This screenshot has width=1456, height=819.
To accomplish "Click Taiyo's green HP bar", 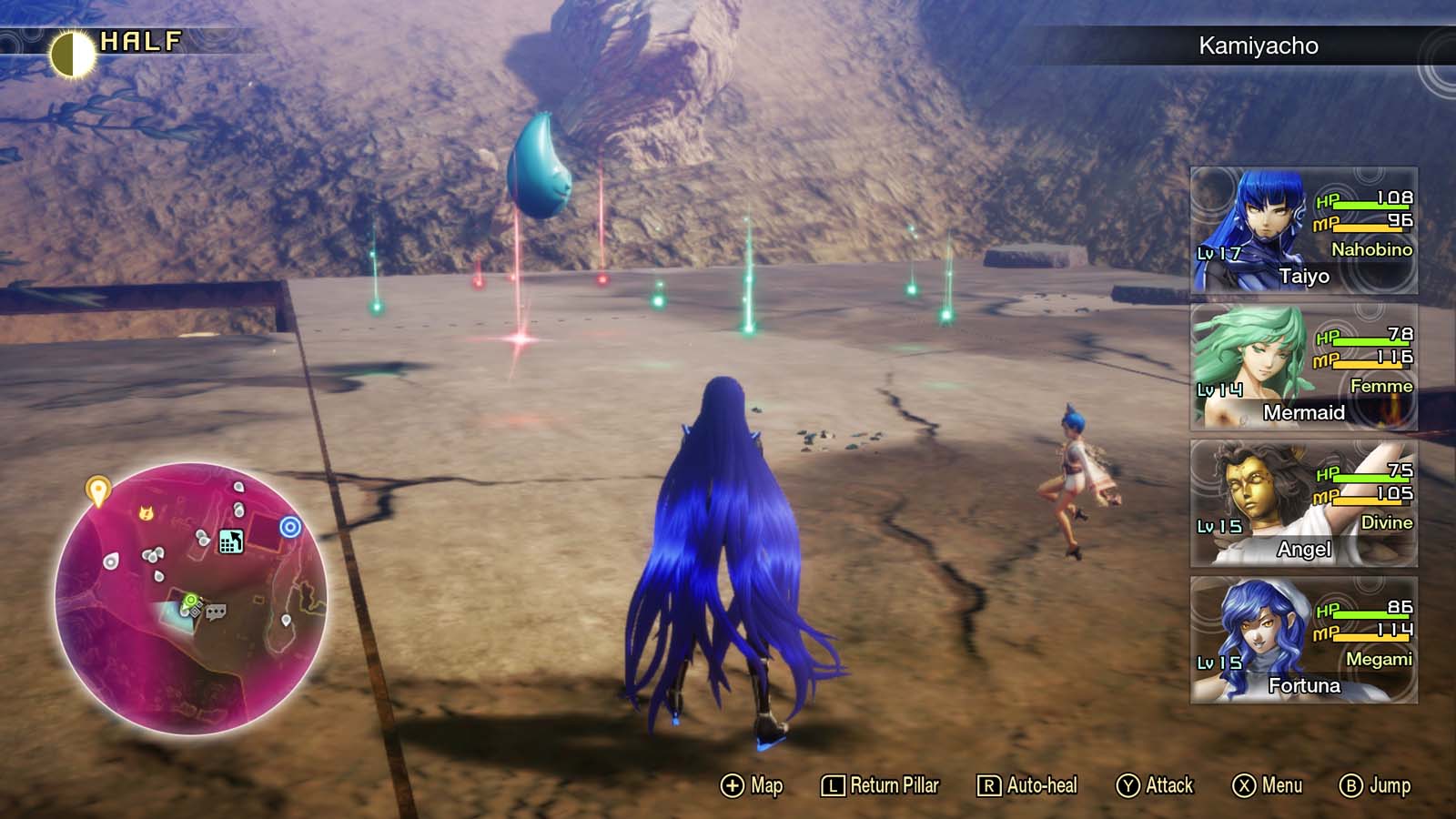I will pyautogui.click(x=1370, y=204).
